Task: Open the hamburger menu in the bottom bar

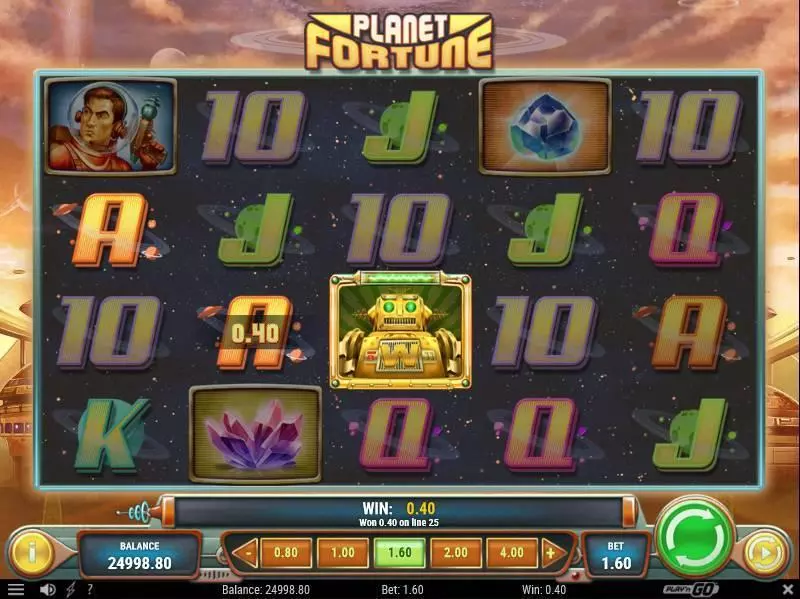Action: click(x=17, y=590)
